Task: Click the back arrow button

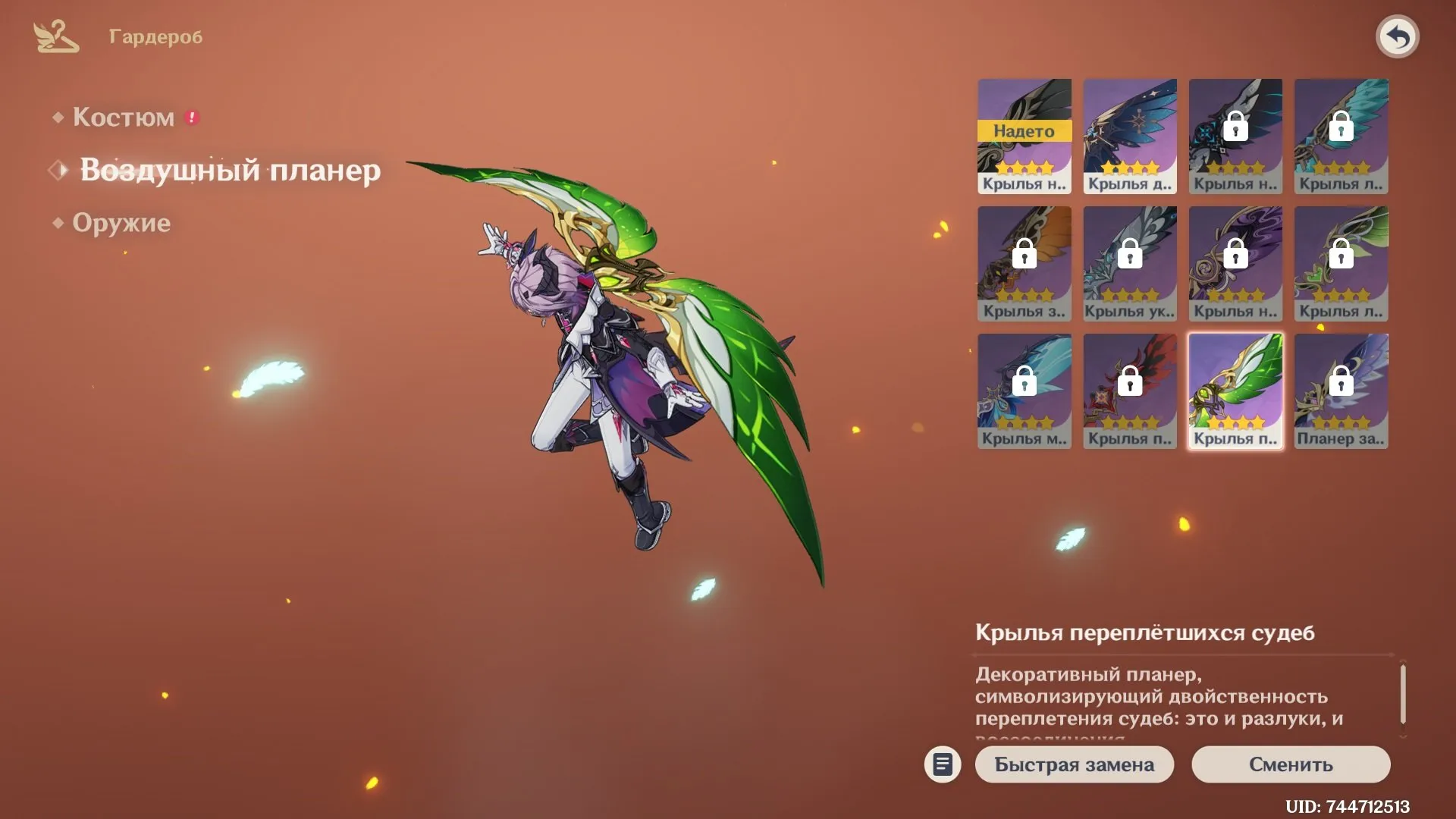Action: click(1397, 36)
